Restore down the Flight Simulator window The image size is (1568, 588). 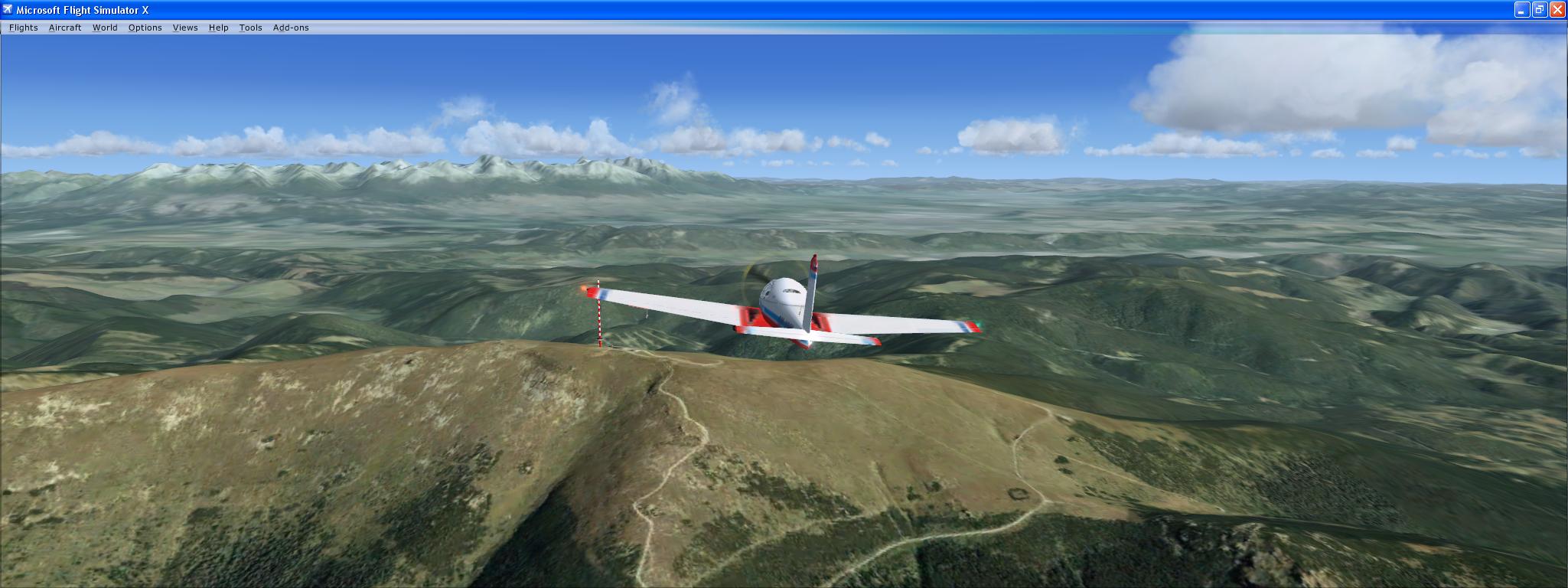coord(1539,10)
